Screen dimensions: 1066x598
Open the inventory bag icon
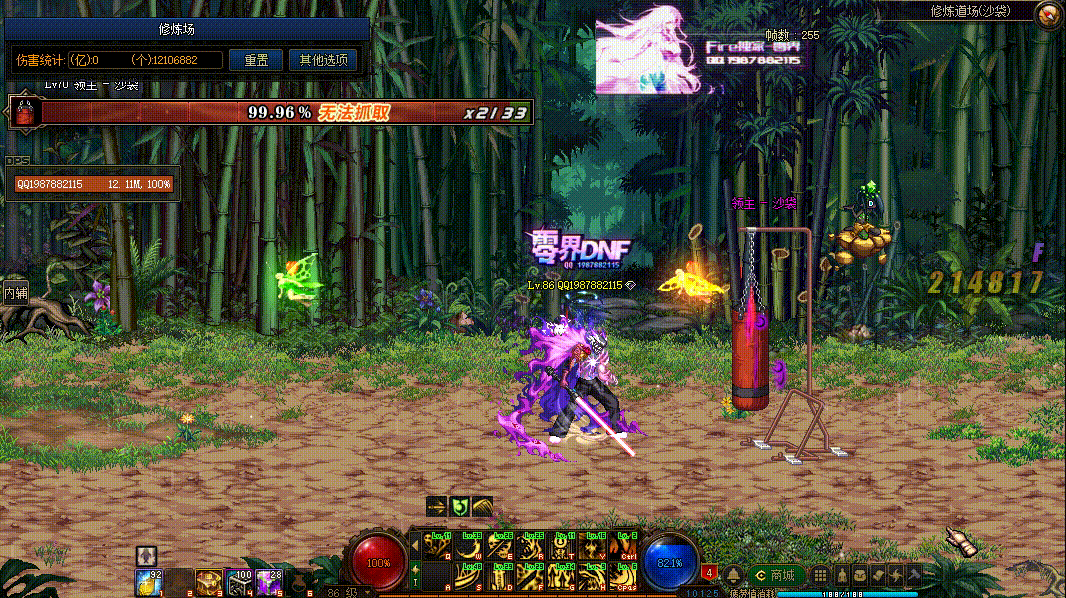tap(859, 575)
